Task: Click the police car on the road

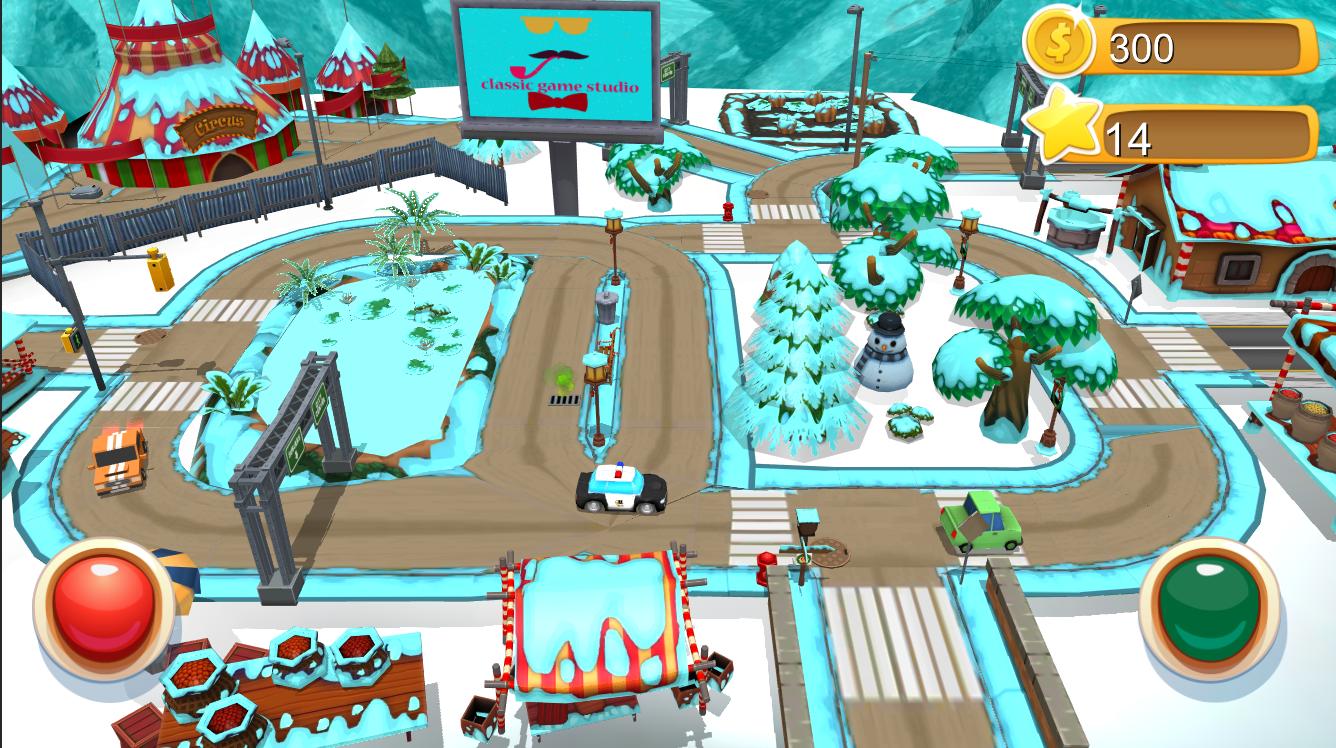Action: 618,490
